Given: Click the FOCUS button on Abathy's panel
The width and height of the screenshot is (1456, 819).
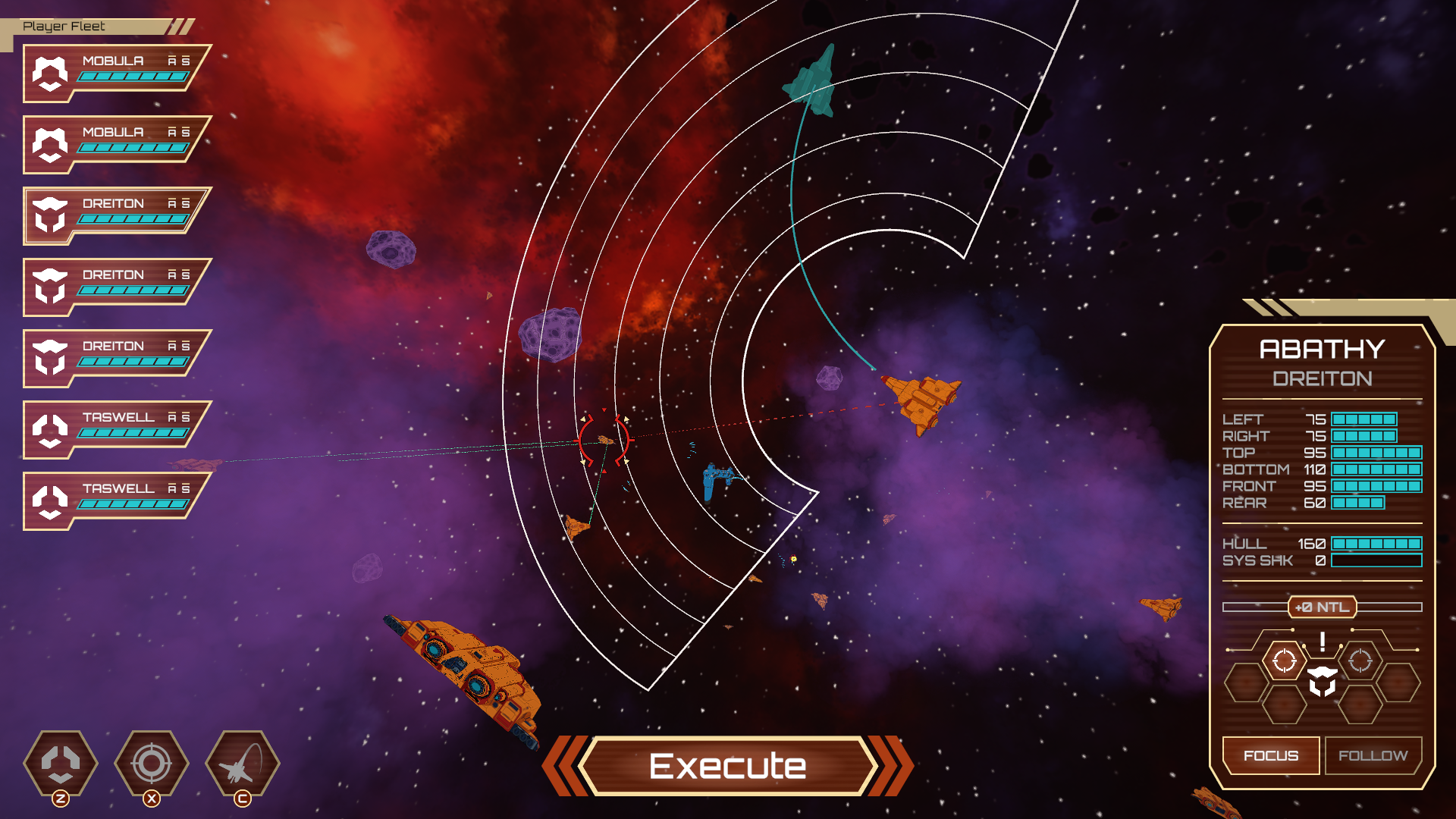Looking at the screenshot, I should [x=1271, y=755].
